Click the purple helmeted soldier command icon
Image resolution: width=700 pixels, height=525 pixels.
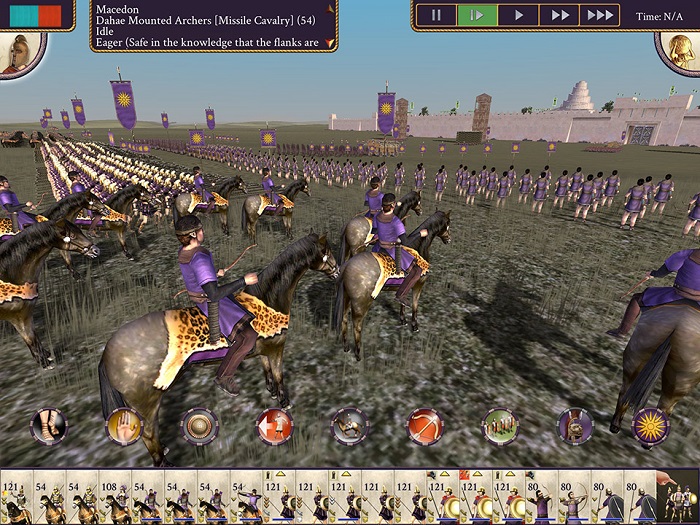click(x=575, y=426)
